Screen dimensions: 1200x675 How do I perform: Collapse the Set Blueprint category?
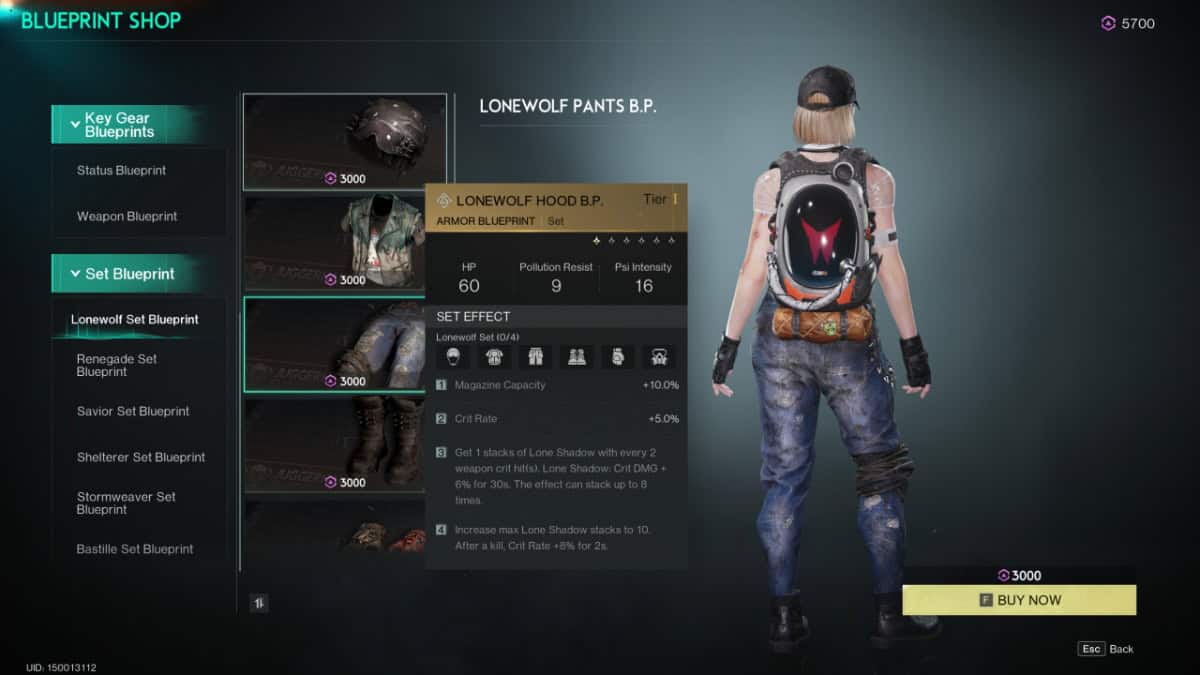[127, 274]
